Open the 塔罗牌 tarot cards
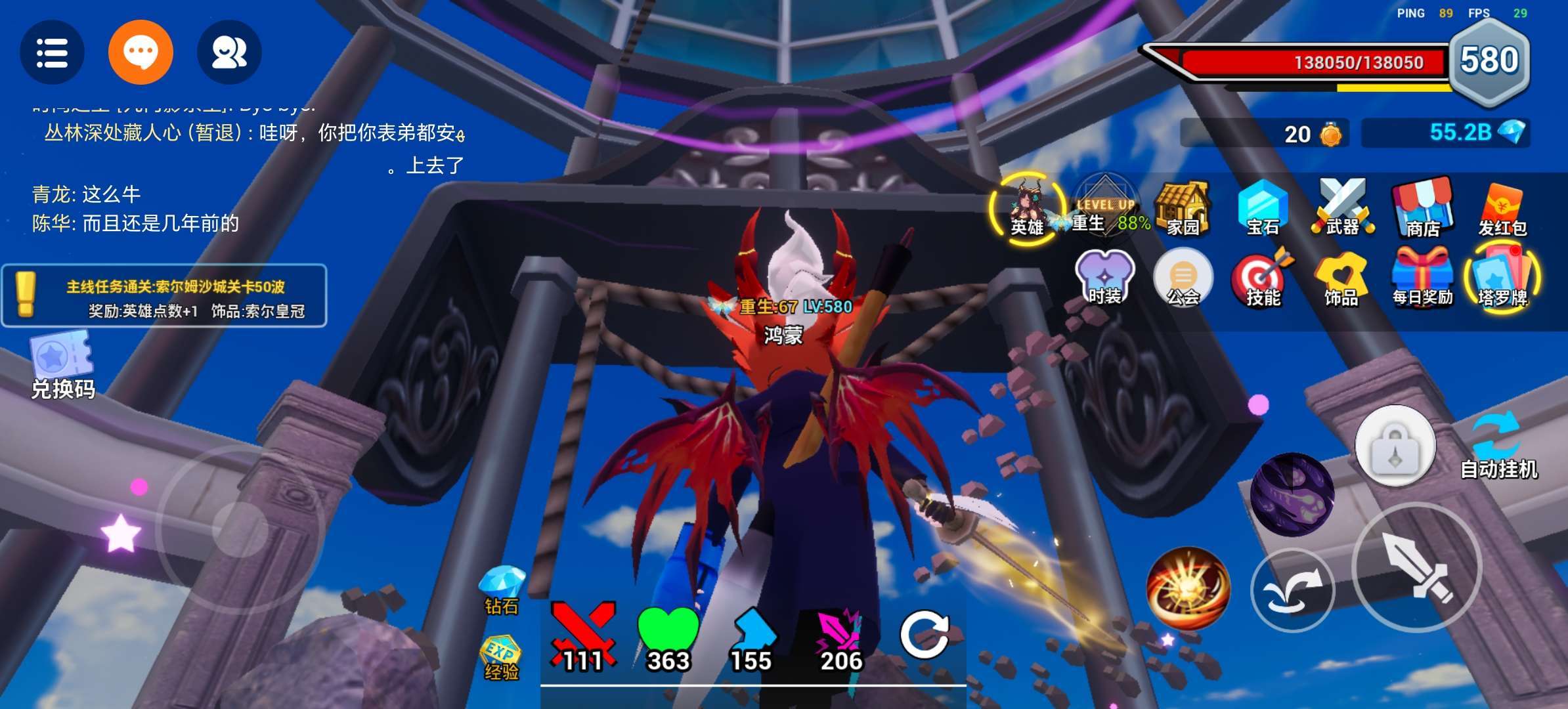Viewport: 1568px width, 709px height. point(1502,278)
